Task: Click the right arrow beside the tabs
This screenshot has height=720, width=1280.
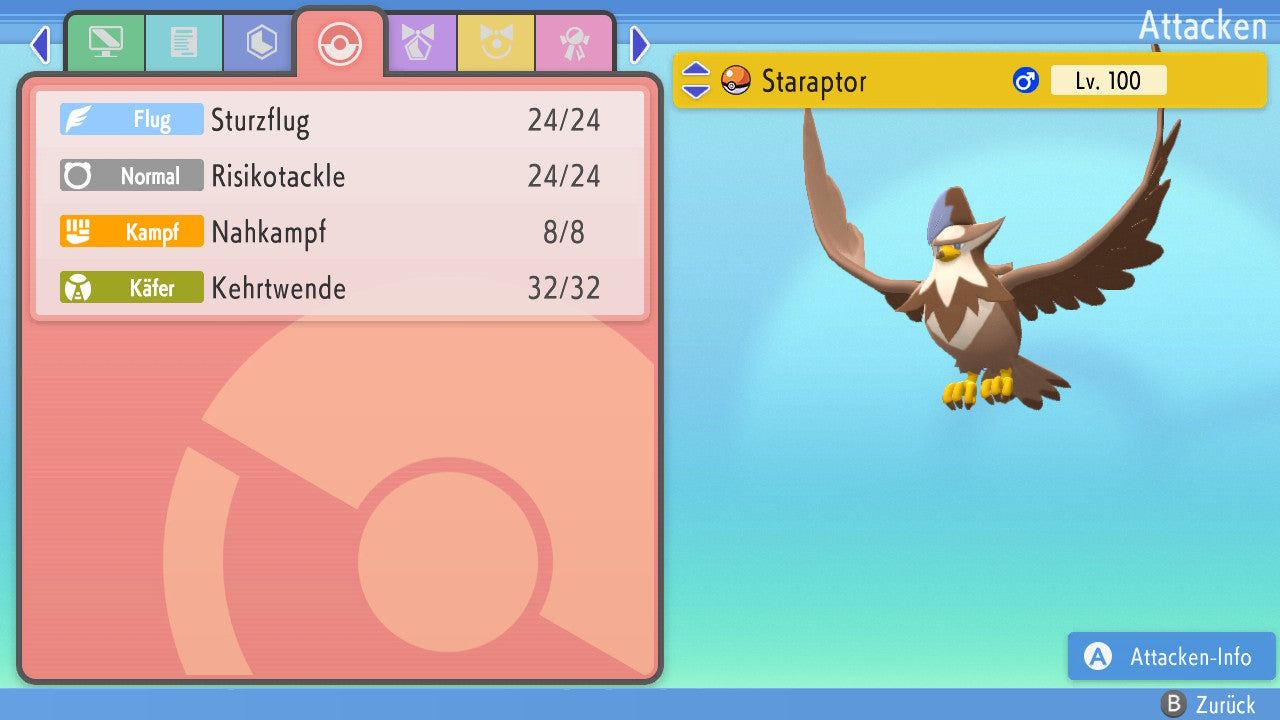Action: [x=640, y=44]
